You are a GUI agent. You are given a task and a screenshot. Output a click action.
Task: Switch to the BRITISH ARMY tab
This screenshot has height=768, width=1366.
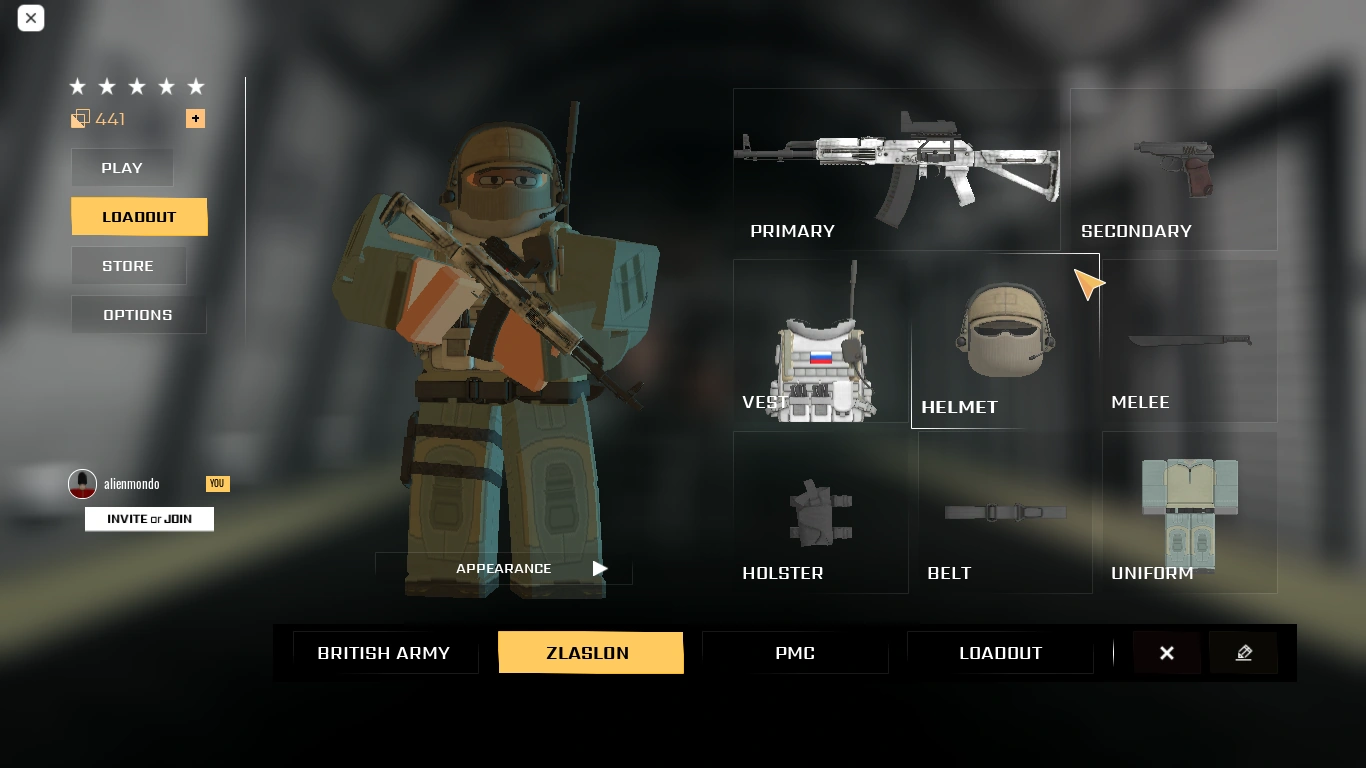(384, 652)
